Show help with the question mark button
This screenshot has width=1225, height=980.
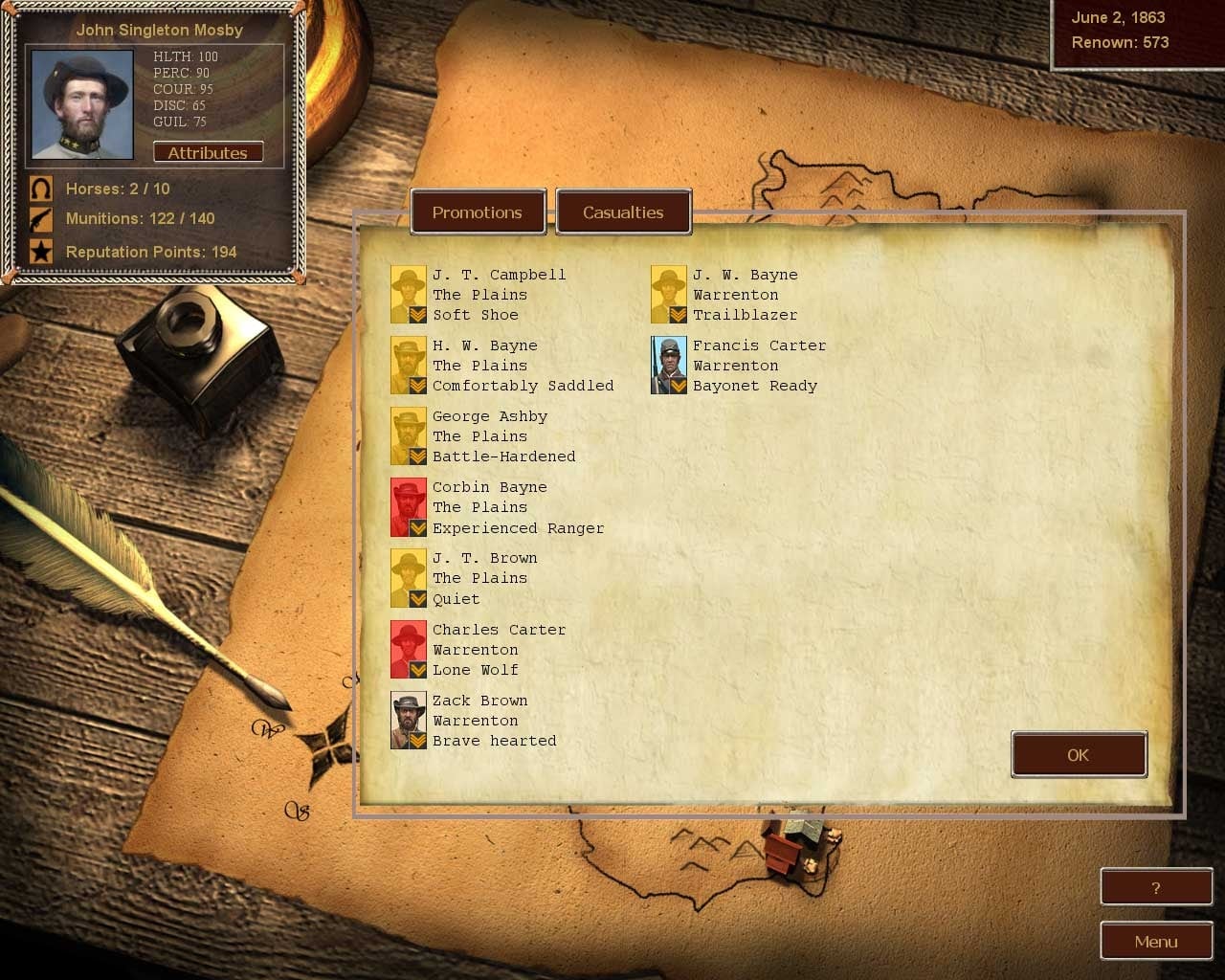(x=1156, y=888)
